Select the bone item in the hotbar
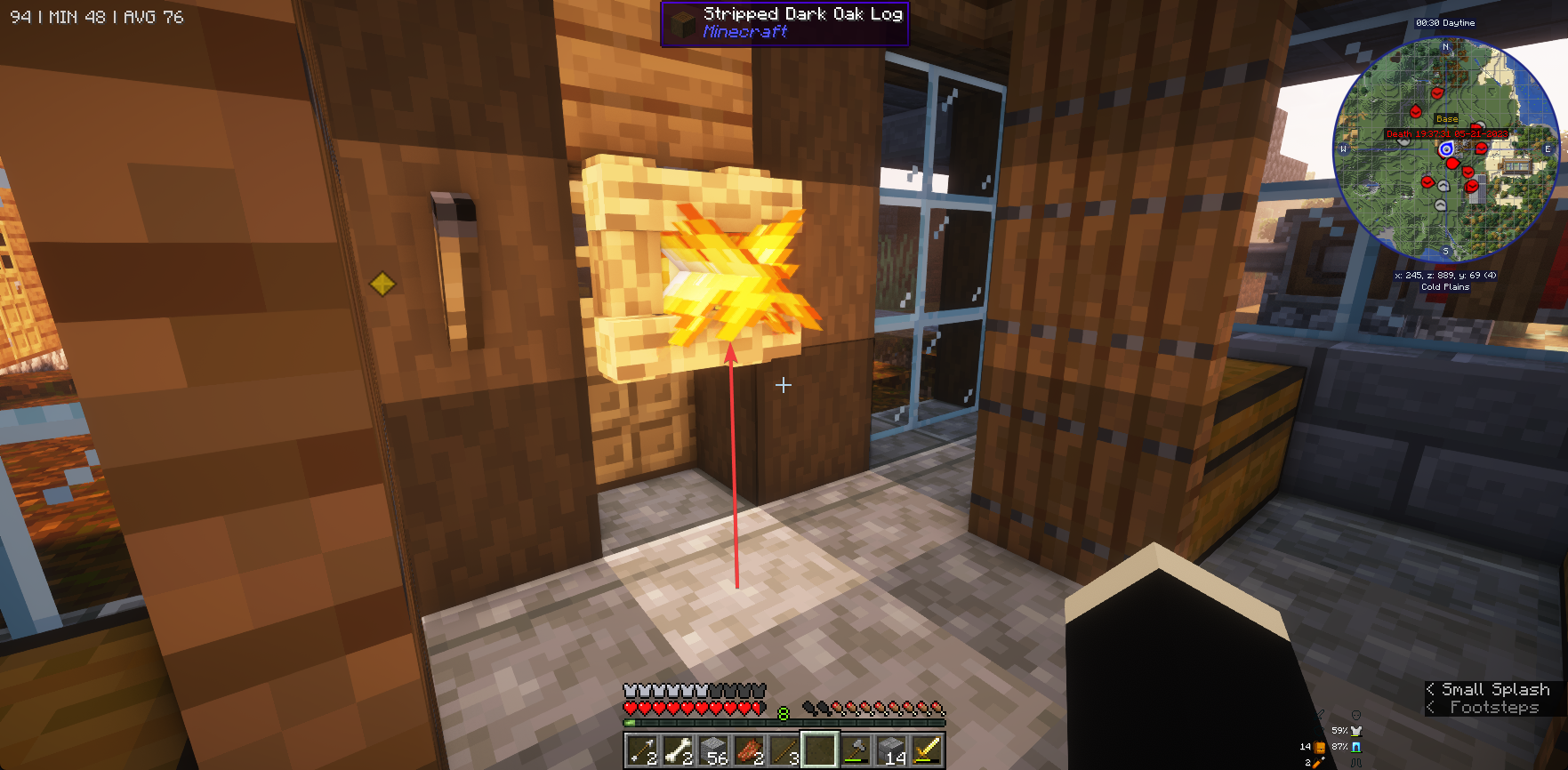Image resolution: width=1568 pixels, height=770 pixels. click(679, 750)
